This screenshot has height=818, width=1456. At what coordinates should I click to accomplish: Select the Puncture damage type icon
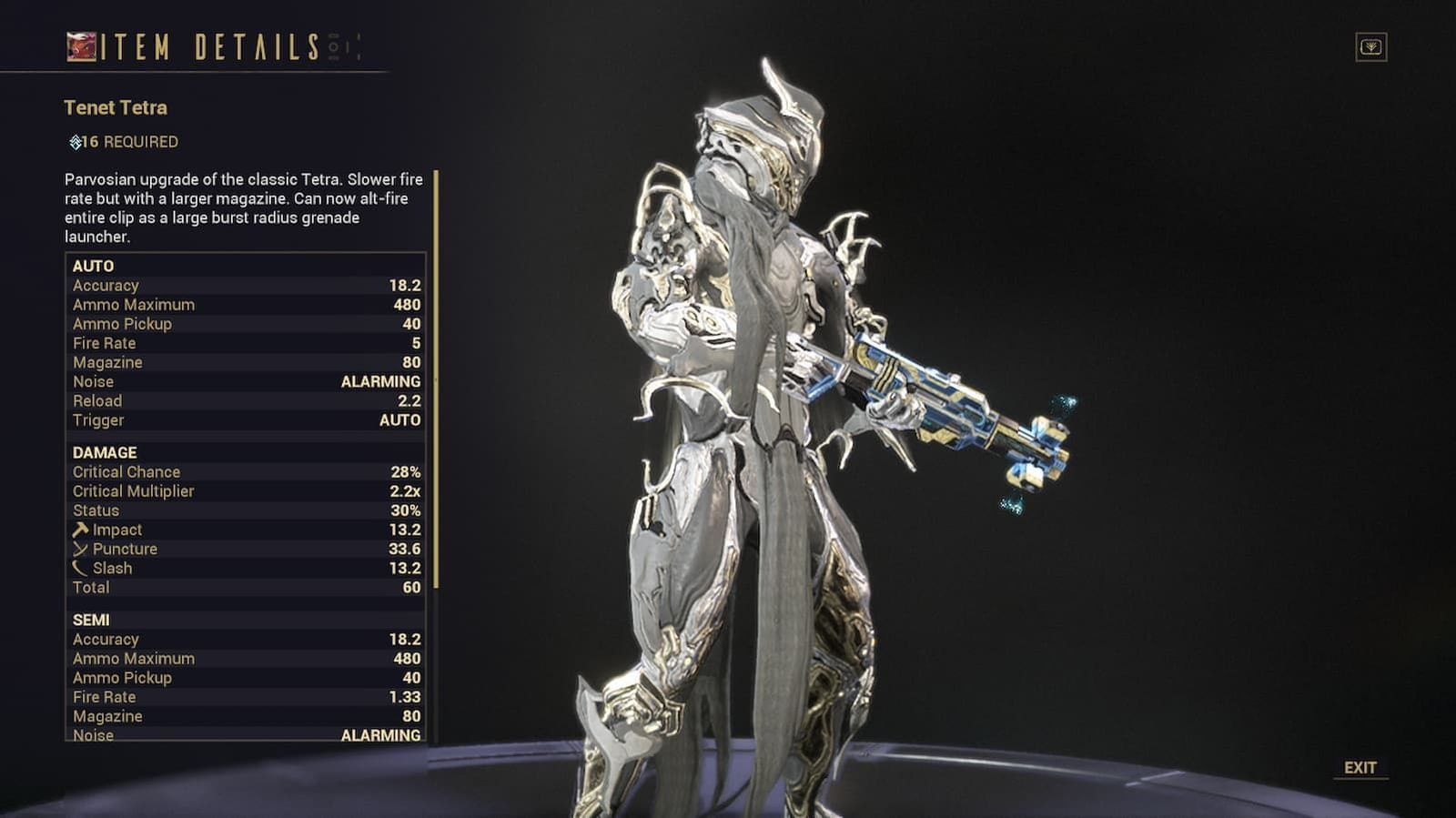[x=80, y=549]
